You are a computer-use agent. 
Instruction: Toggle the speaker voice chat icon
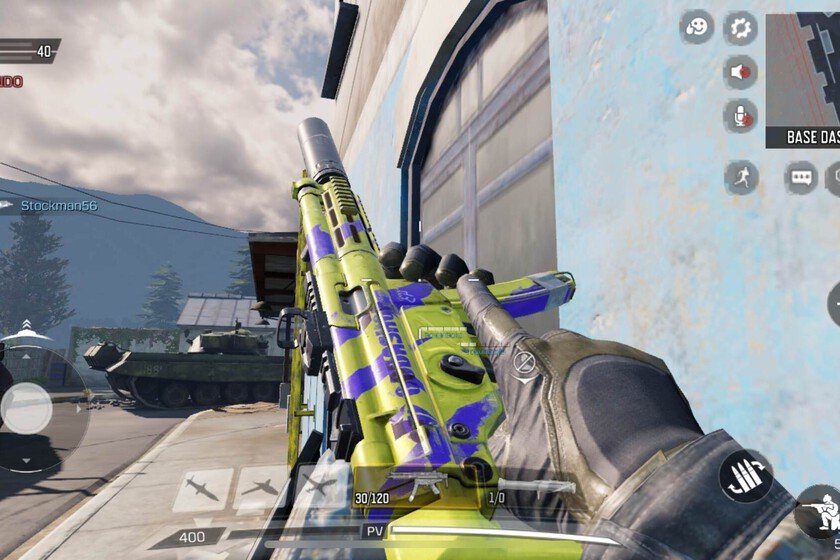point(741,72)
